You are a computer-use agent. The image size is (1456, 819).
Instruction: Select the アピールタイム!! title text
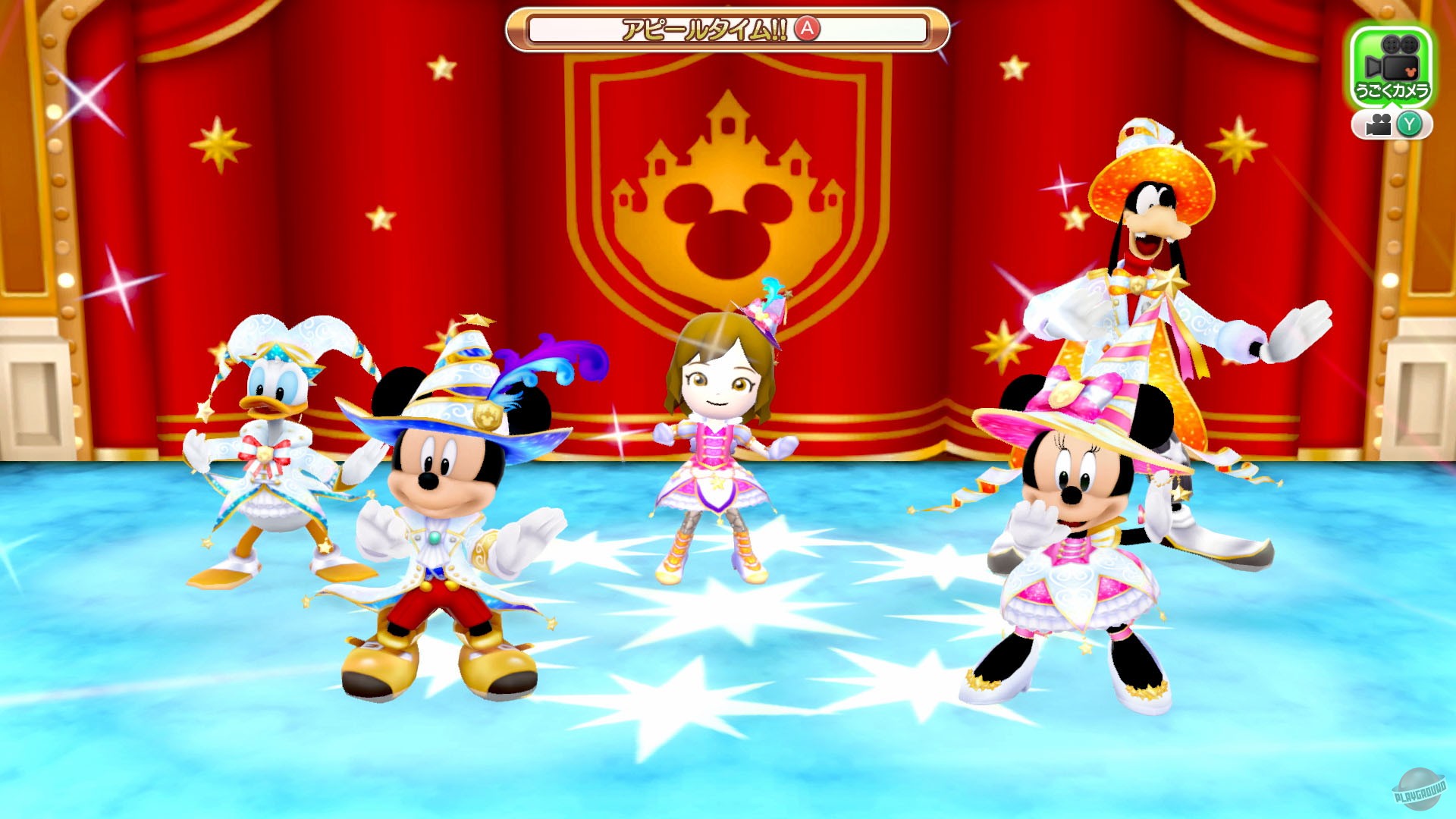(x=705, y=29)
